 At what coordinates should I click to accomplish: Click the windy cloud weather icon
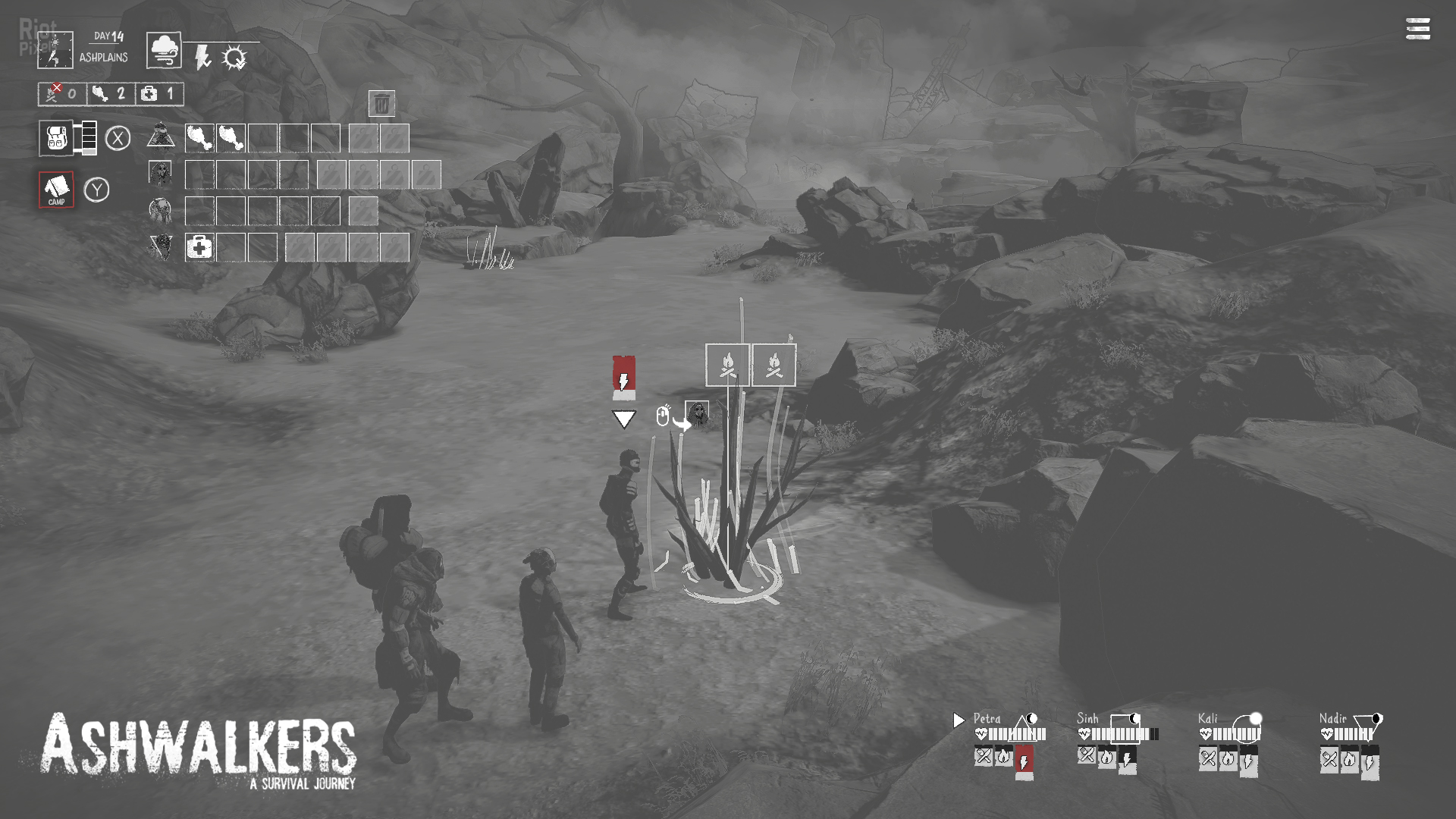click(164, 50)
